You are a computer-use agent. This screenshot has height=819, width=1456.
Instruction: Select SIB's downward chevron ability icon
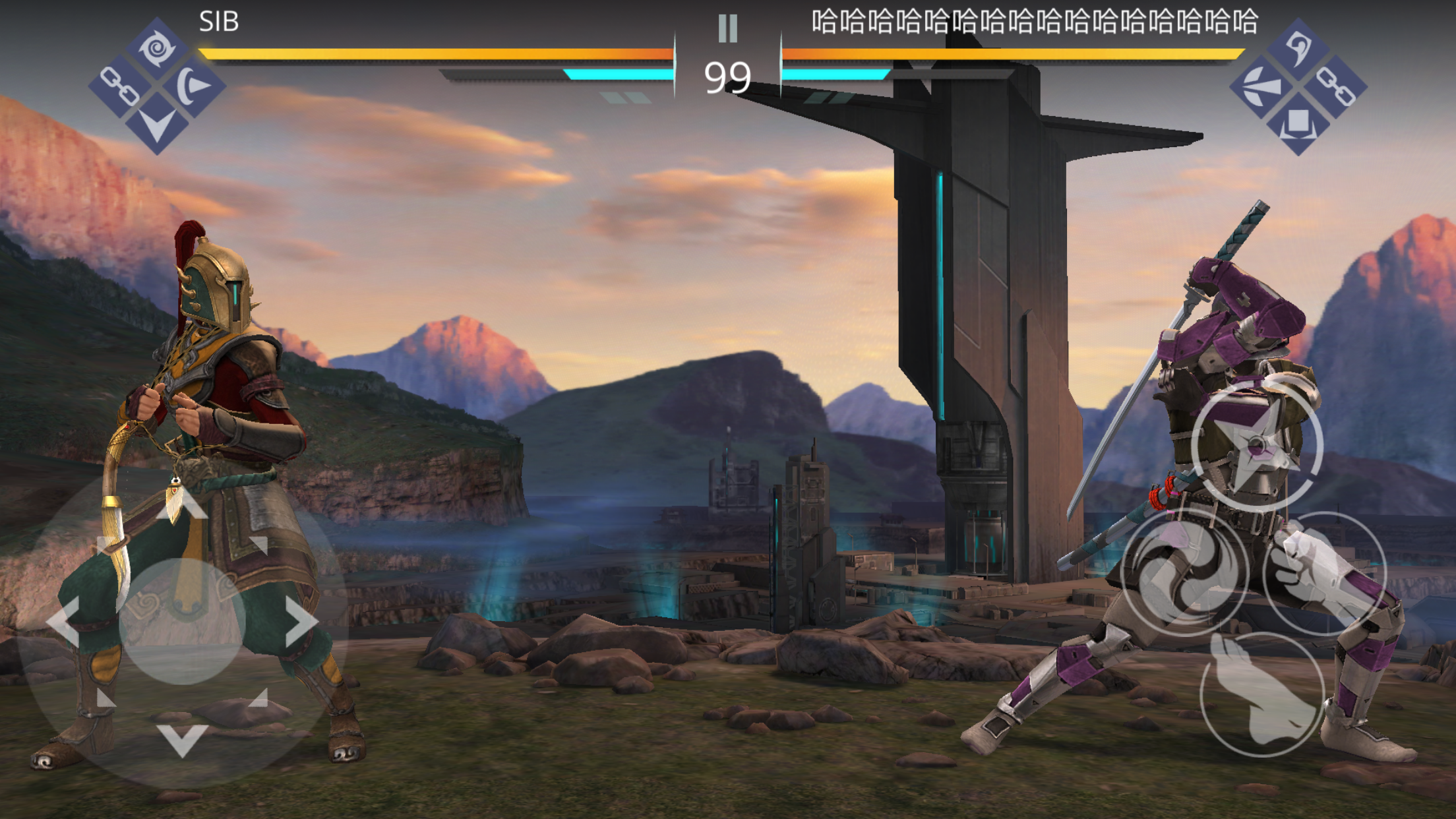[157, 125]
